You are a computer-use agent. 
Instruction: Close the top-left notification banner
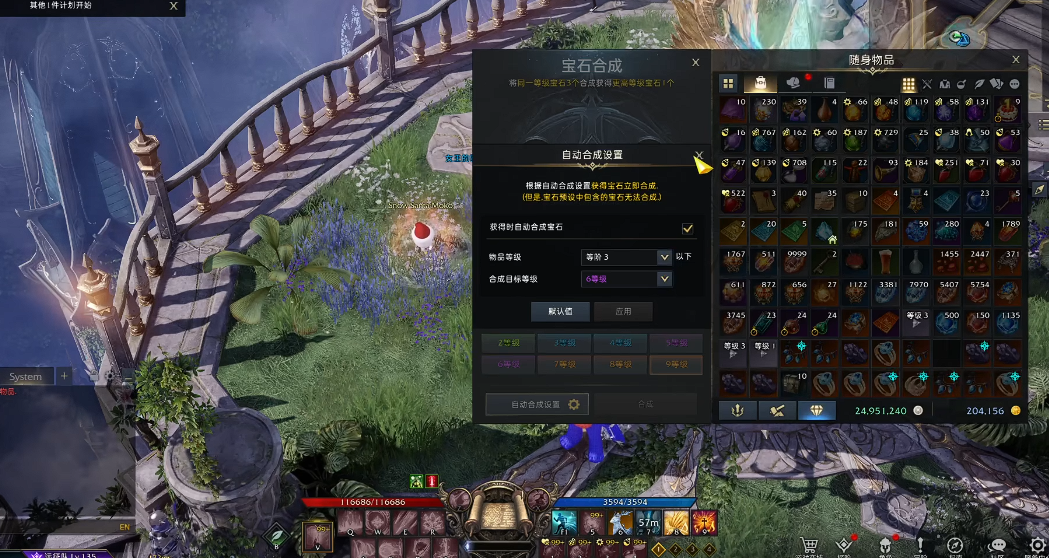coord(174,6)
